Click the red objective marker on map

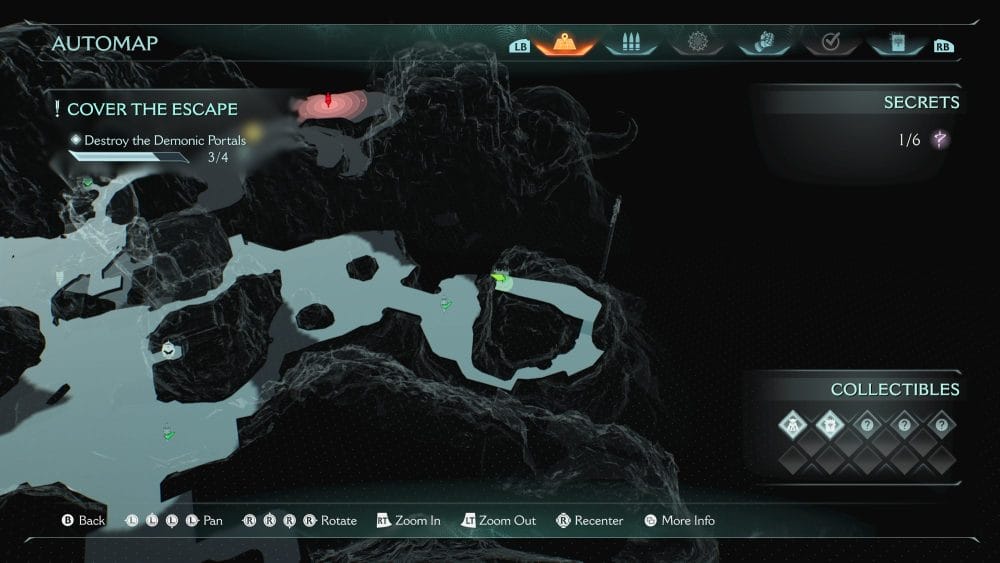click(x=328, y=101)
